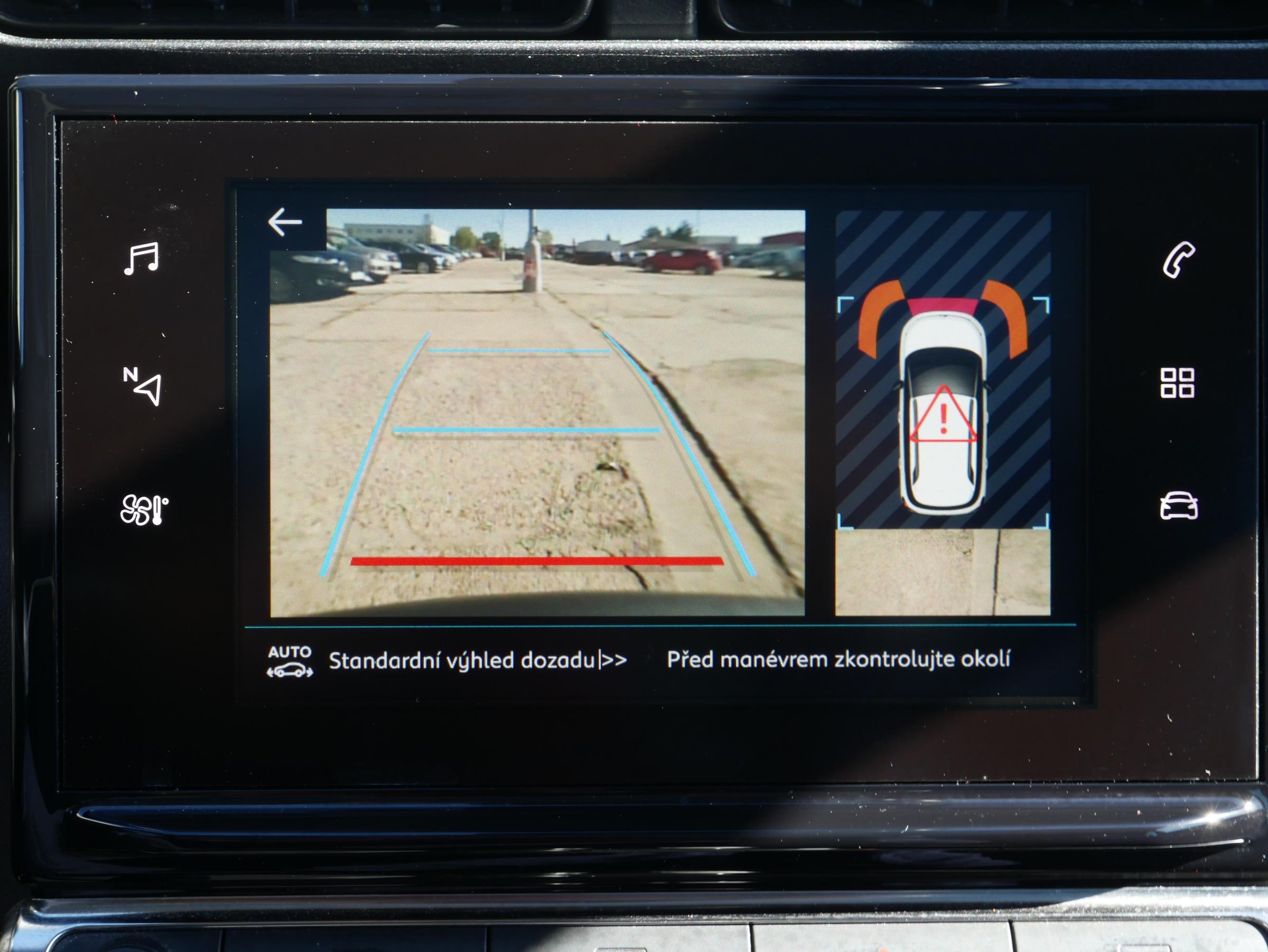Open the phone menu

1179,259
